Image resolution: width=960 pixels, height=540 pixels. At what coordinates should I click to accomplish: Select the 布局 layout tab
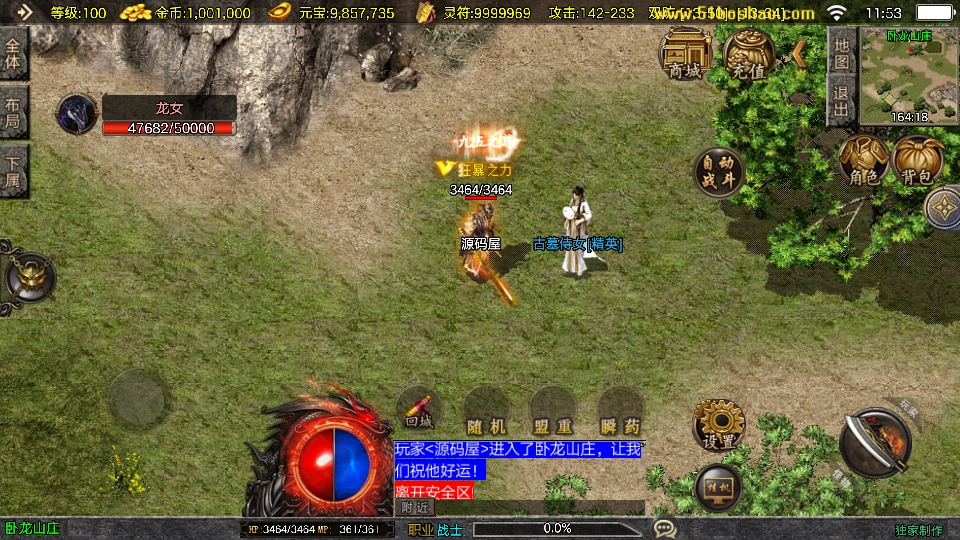[13, 112]
